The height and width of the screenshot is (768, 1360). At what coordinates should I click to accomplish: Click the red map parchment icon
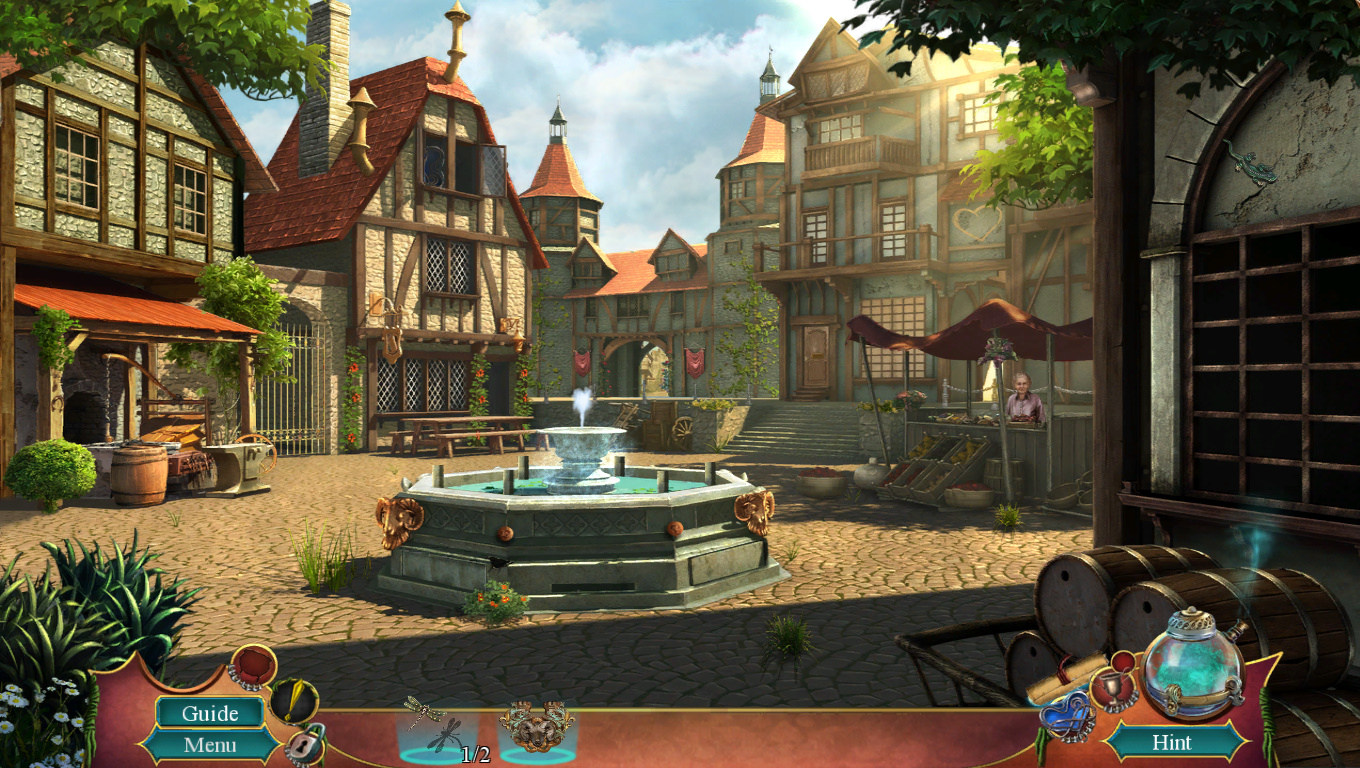point(252,666)
